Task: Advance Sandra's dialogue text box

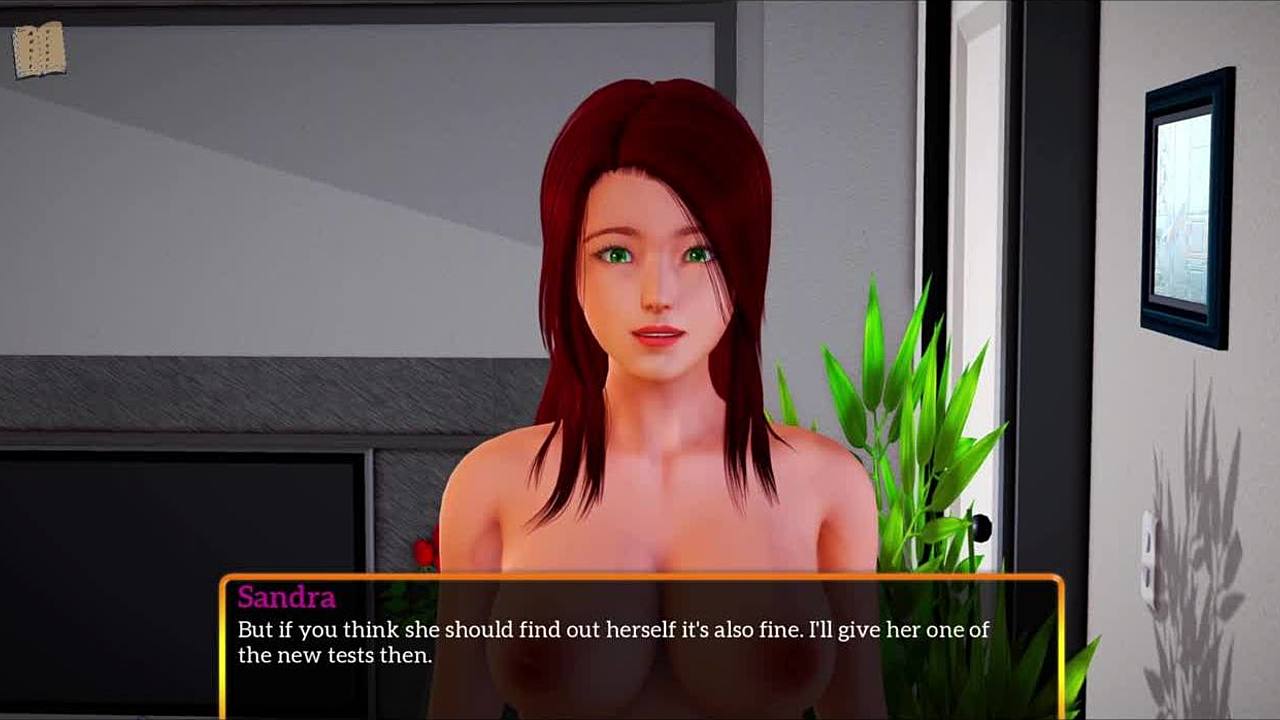Action: [x=640, y=643]
